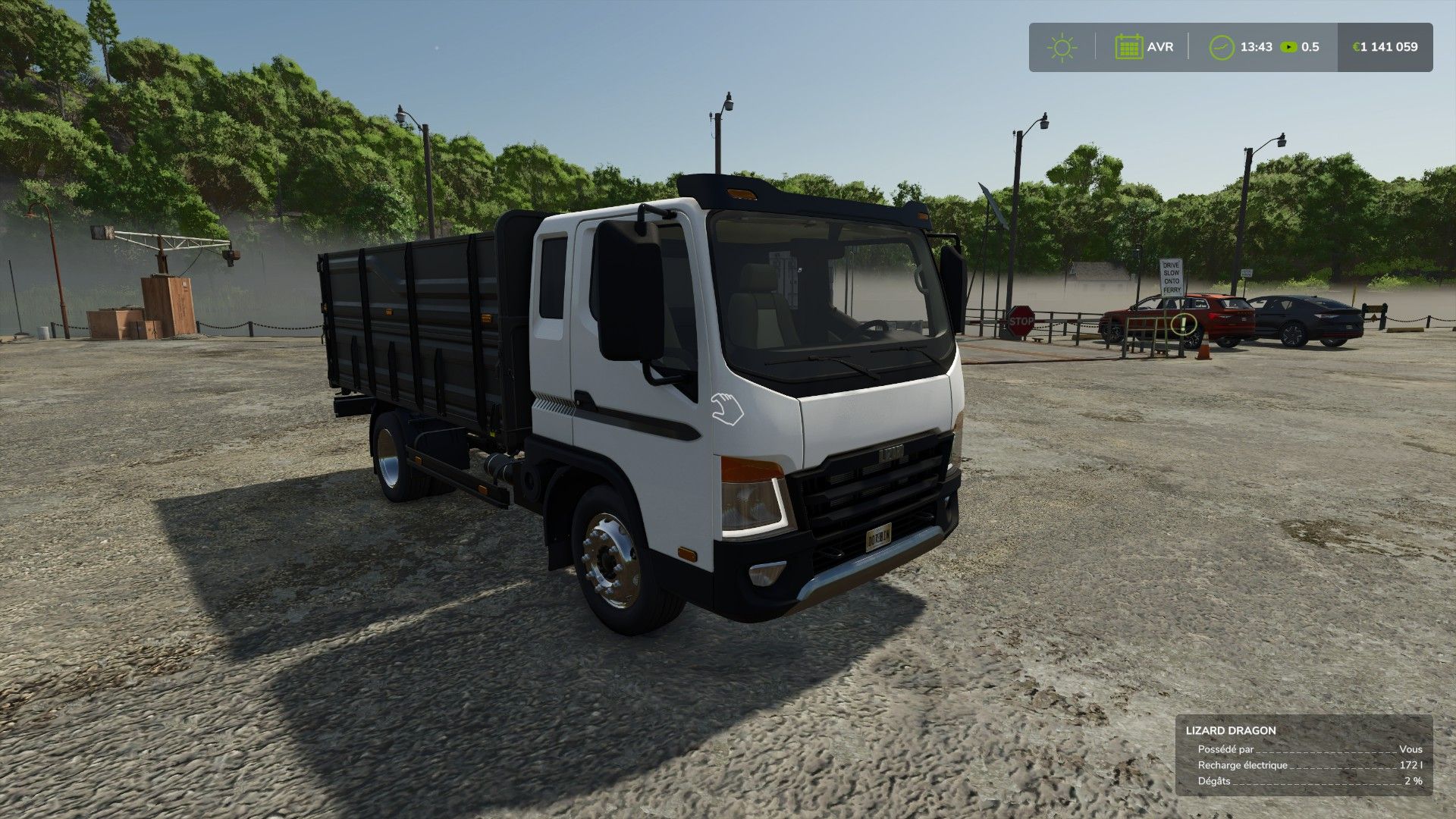Image resolution: width=1456 pixels, height=819 pixels.
Task: Click the sun weather icon in the HUD
Action: tap(1061, 47)
